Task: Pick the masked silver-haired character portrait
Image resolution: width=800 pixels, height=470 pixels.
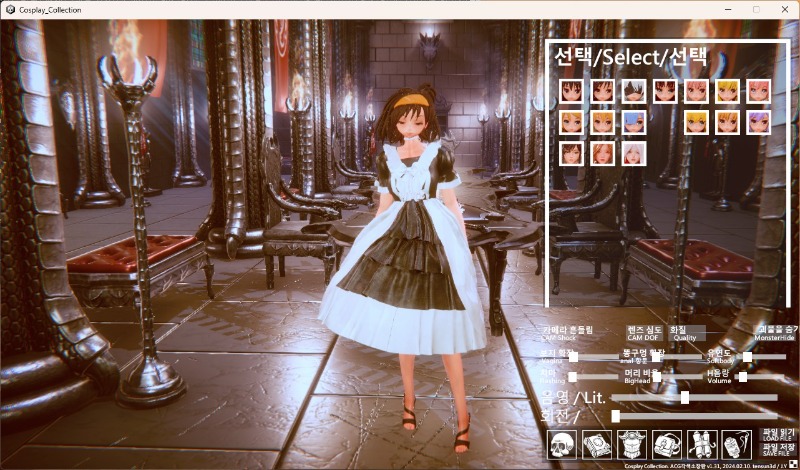Action: tap(634, 92)
